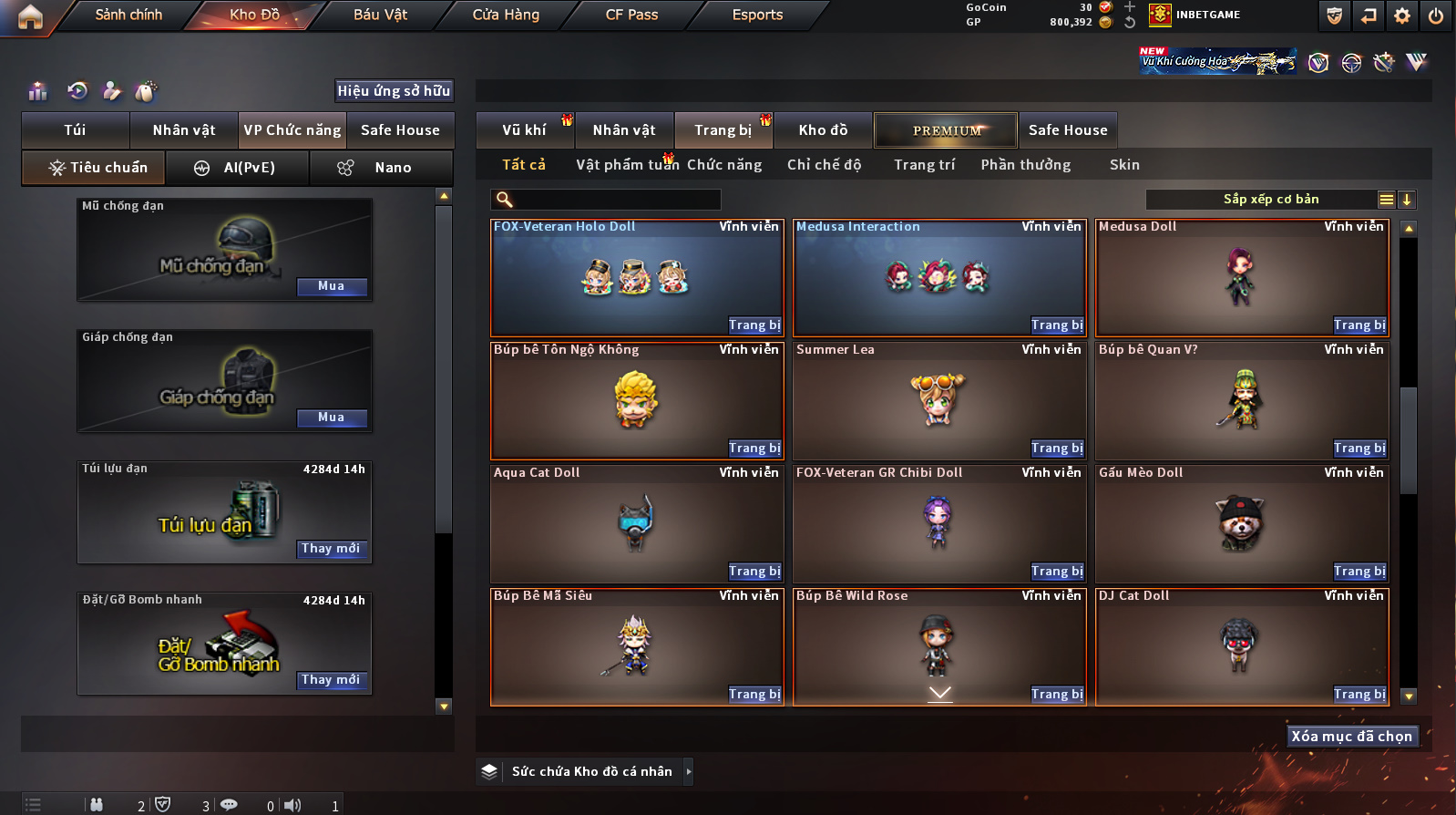The image size is (1456, 815).
Task: Buy the Mũ chống đạn helmet
Action: 332,286
